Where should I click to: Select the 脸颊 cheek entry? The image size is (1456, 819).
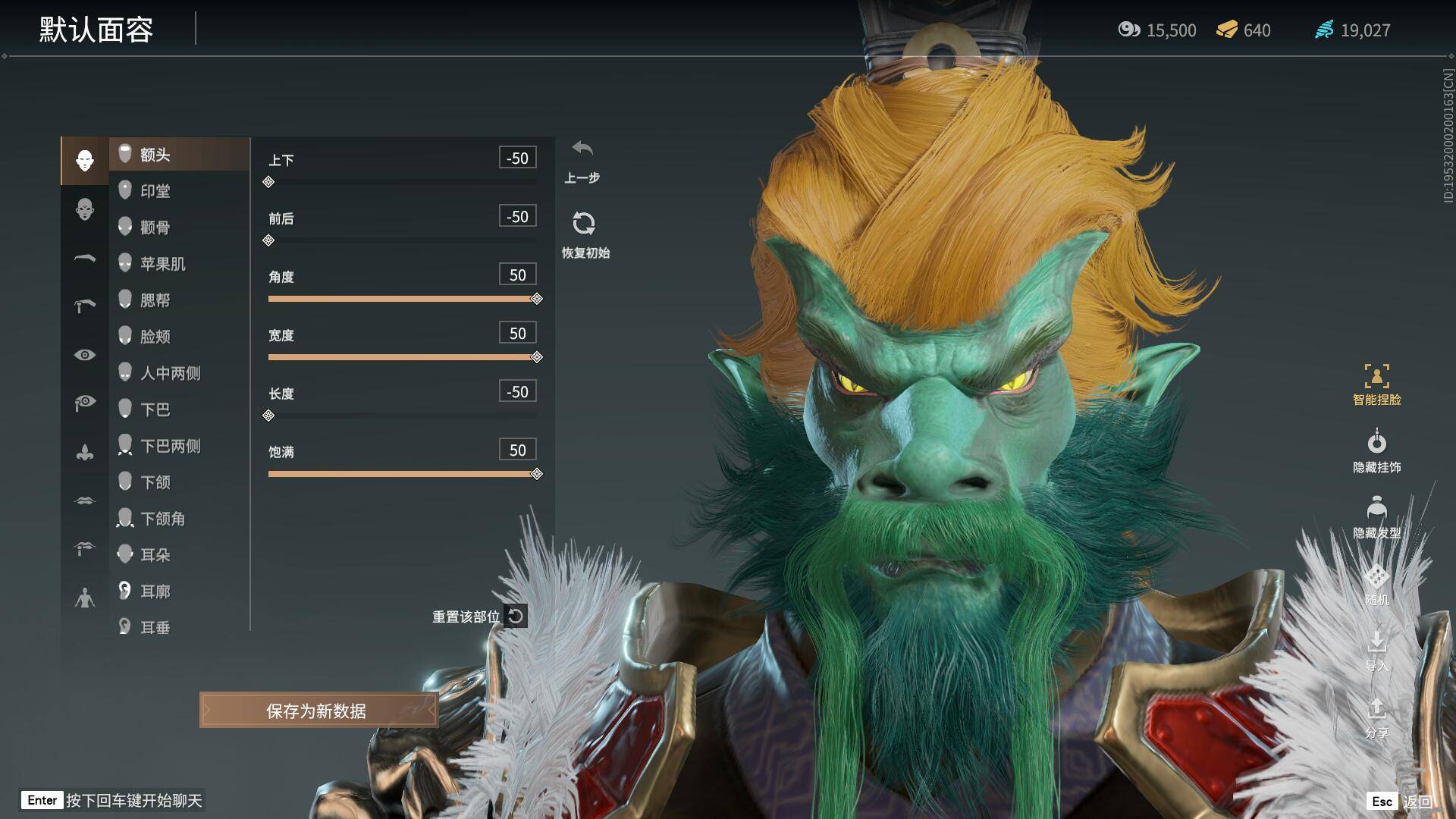click(x=155, y=337)
